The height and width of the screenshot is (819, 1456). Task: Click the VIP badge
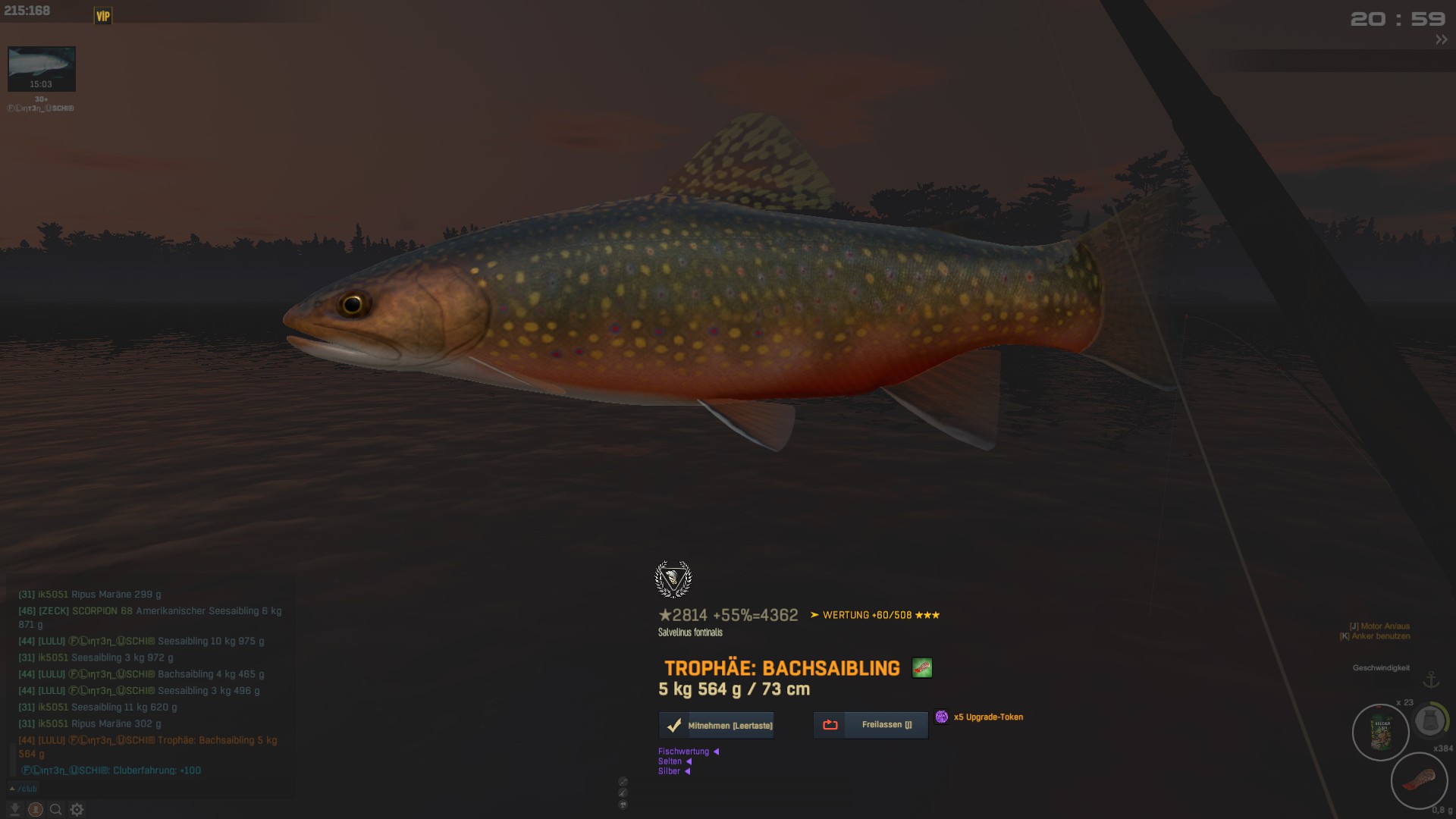103,16
